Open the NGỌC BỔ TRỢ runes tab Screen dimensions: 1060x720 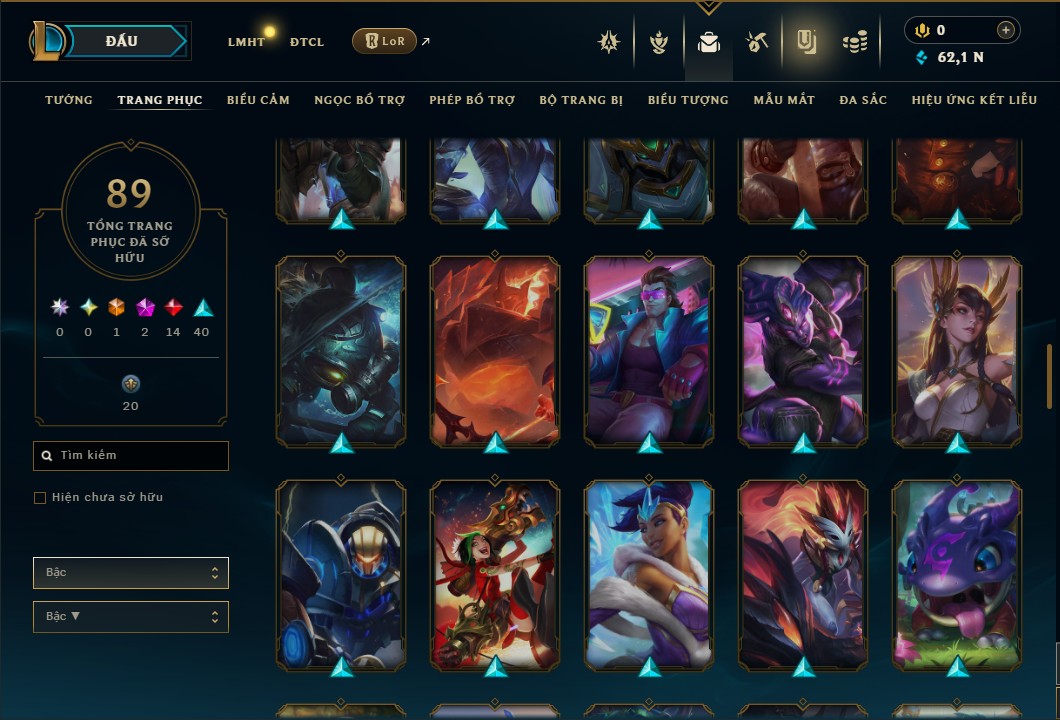tap(359, 100)
